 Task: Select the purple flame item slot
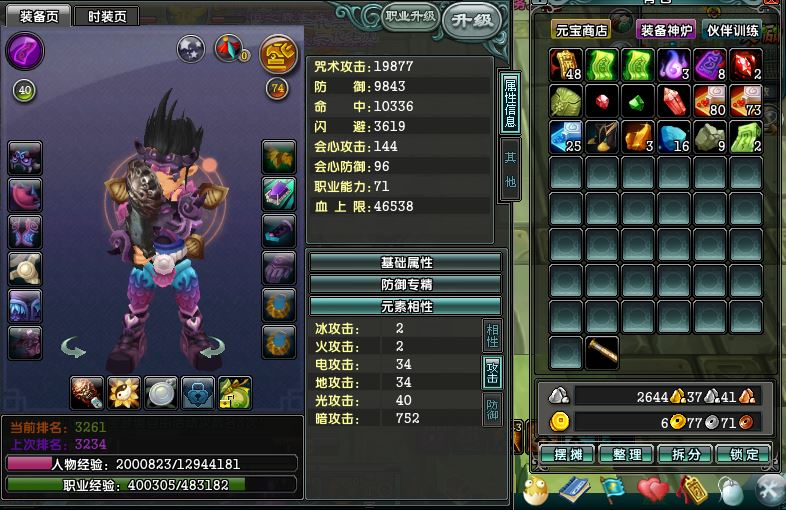[x=673, y=65]
